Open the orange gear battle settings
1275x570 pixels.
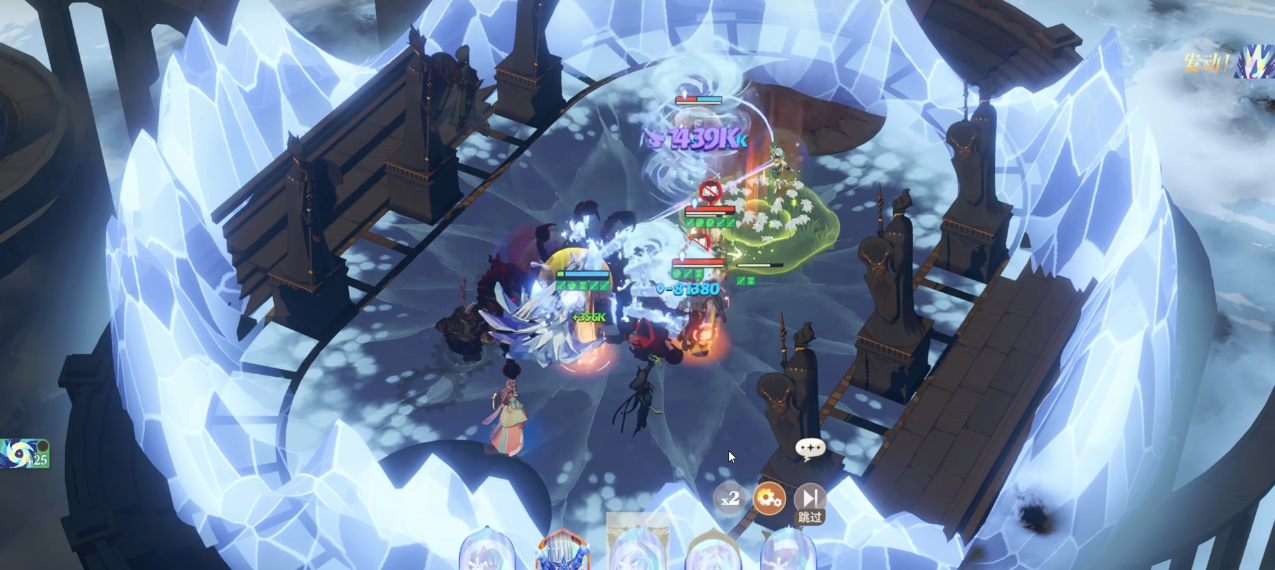click(x=769, y=498)
